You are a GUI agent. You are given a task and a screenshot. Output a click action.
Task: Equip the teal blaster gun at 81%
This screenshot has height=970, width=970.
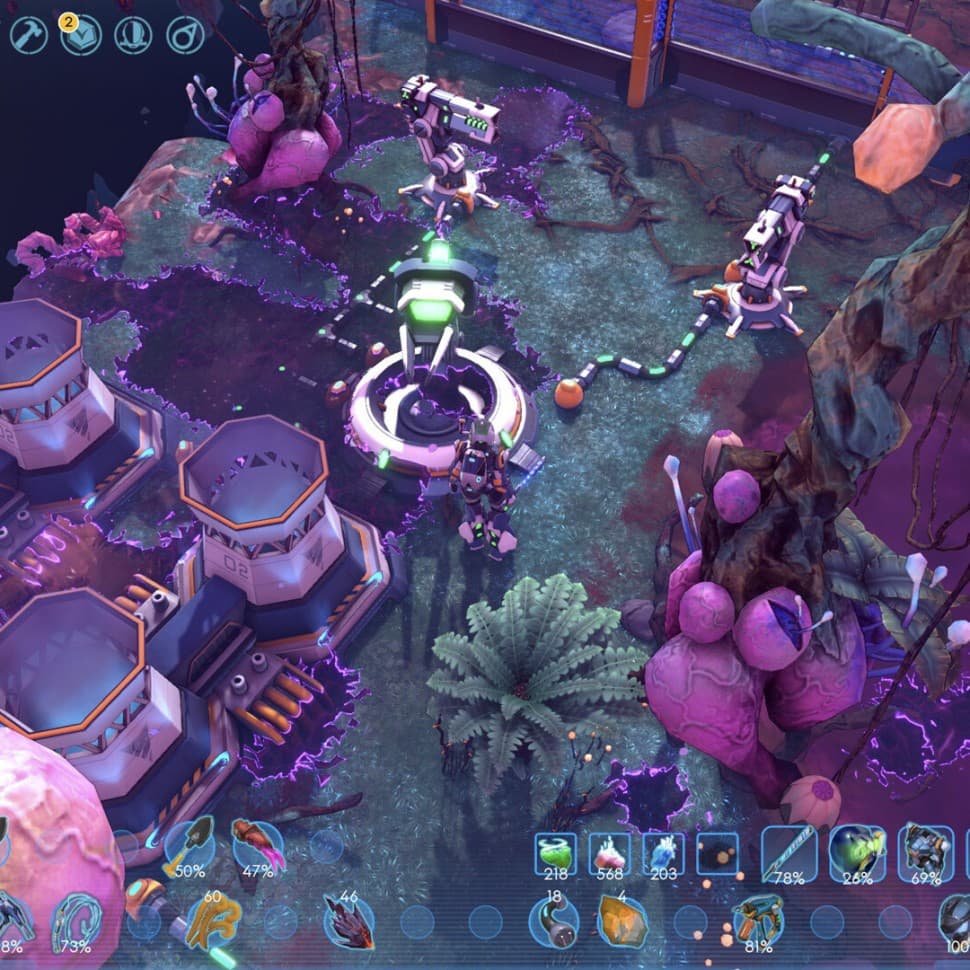757,922
